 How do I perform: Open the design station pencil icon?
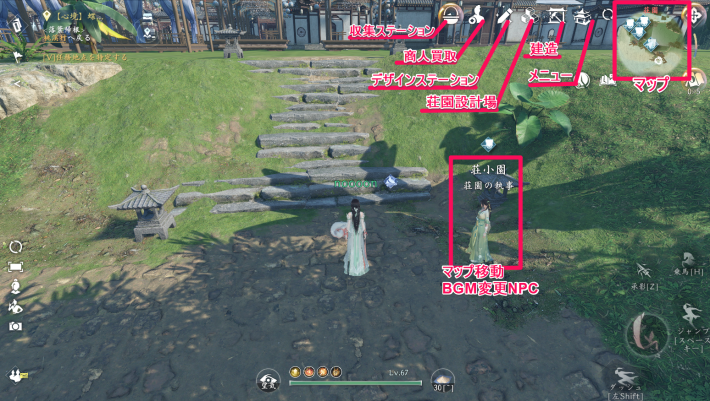[x=505, y=15]
